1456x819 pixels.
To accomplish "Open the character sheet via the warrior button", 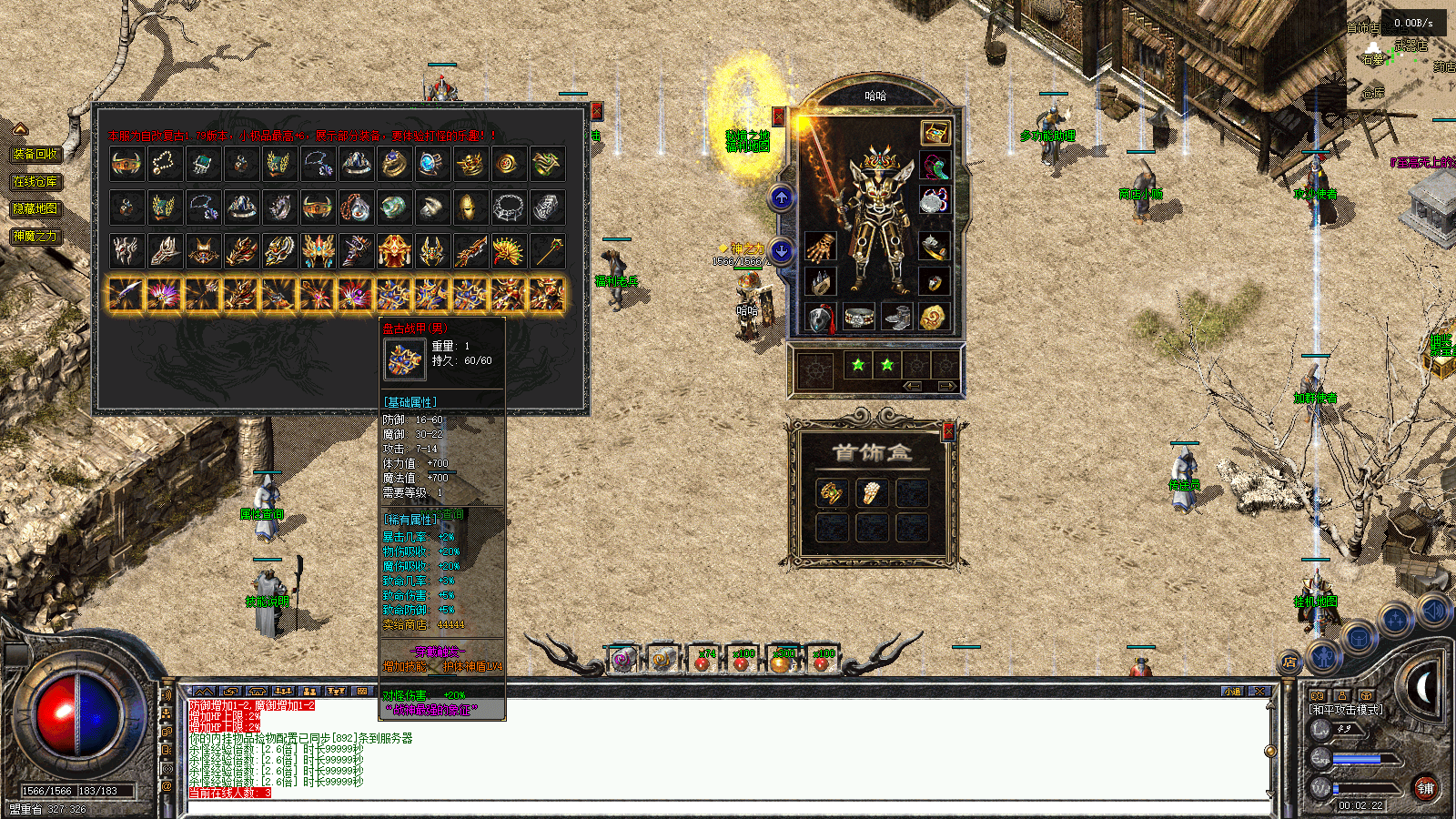I will (x=1324, y=654).
